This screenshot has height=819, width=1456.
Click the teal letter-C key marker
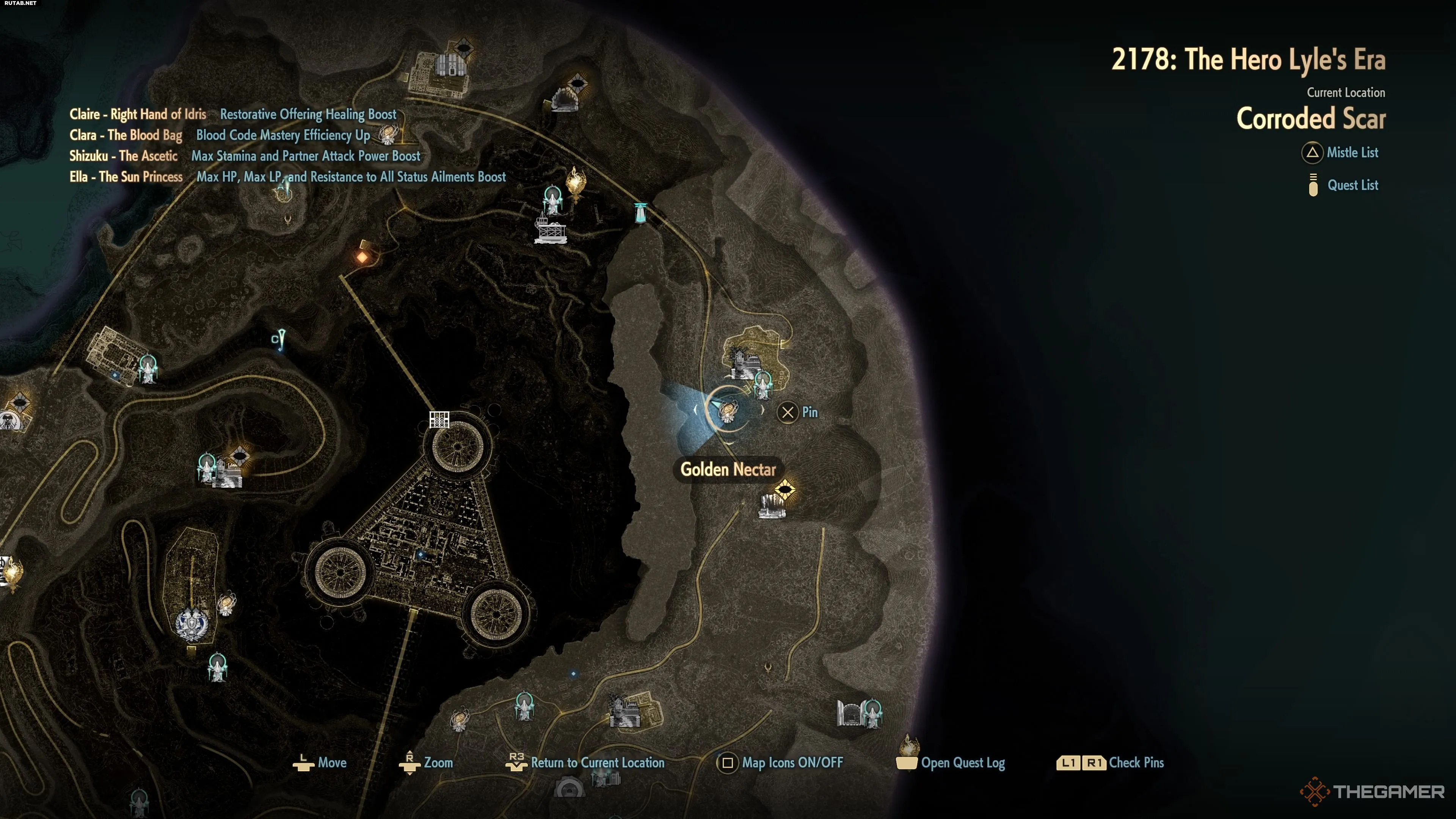(279, 339)
